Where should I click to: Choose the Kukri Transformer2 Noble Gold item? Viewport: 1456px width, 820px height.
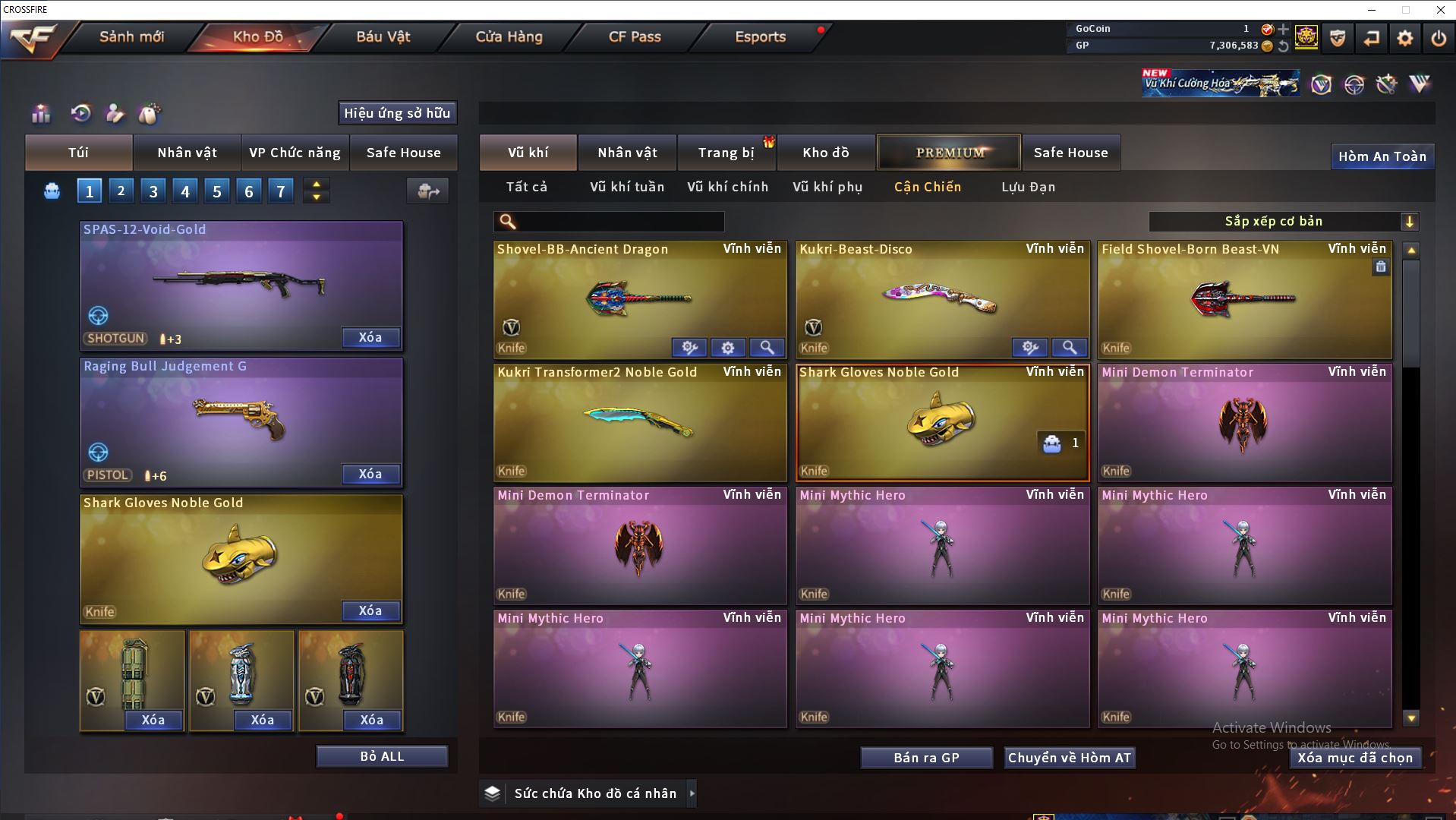click(639, 422)
